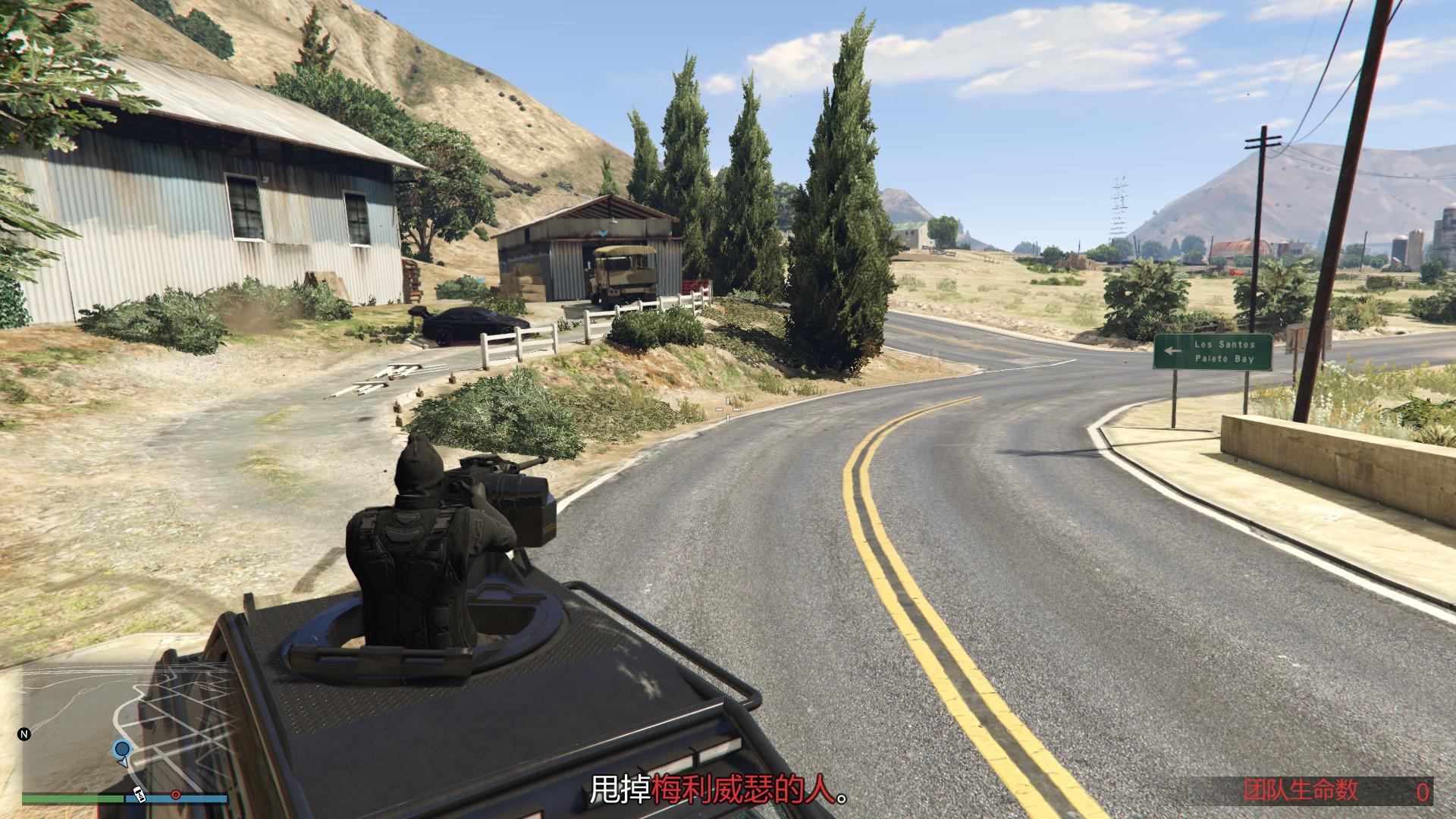Click the white vehicle blip on the minimap
This screenshot has height=819, width=1456.
click(x=139, y=795)
